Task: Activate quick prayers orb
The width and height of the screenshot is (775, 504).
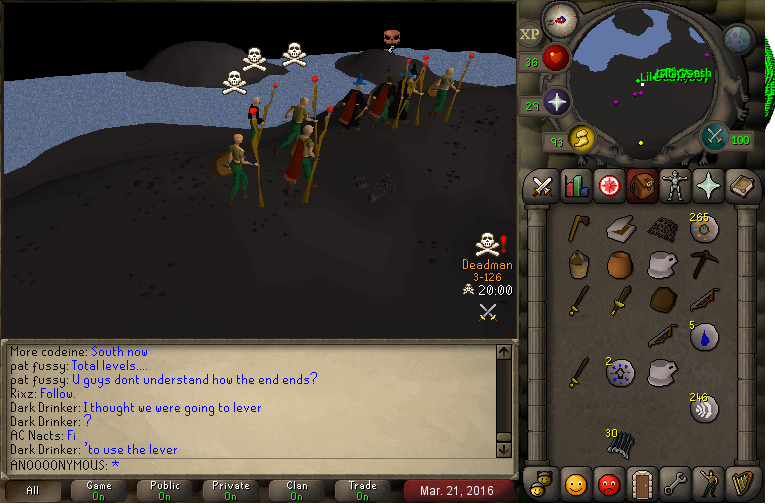Action: click(x=556, y=102)
